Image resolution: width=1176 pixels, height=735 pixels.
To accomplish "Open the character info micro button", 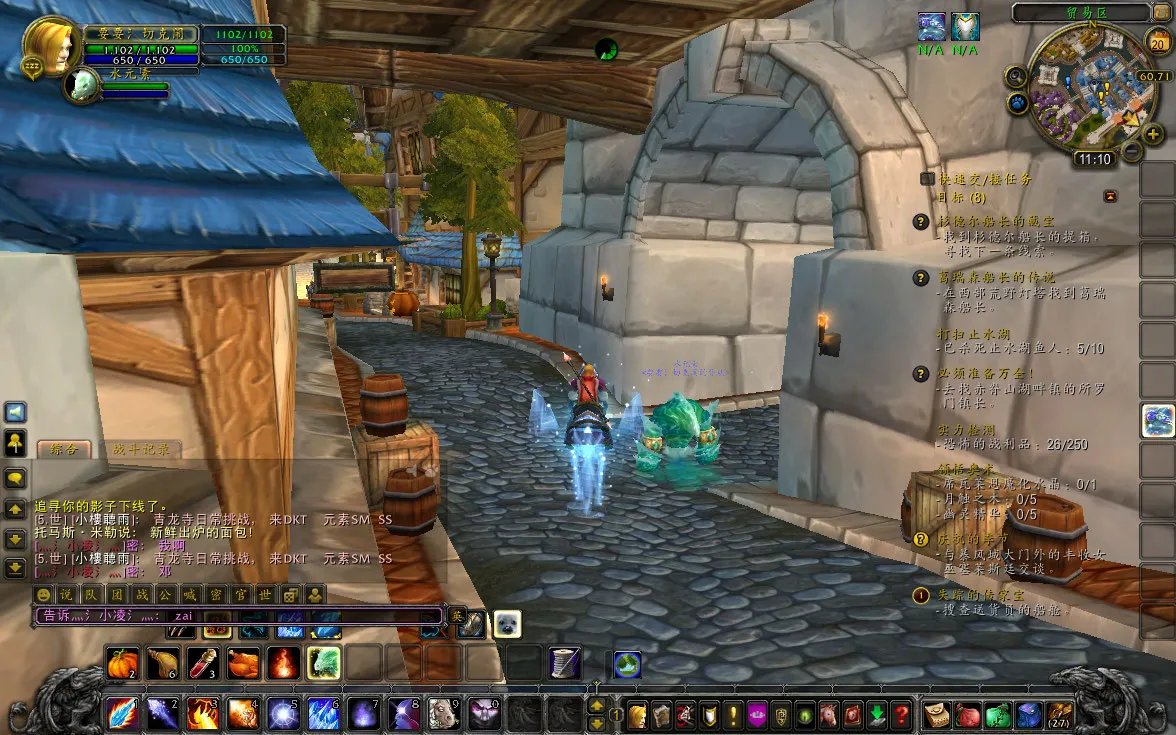I will (637, 715).
